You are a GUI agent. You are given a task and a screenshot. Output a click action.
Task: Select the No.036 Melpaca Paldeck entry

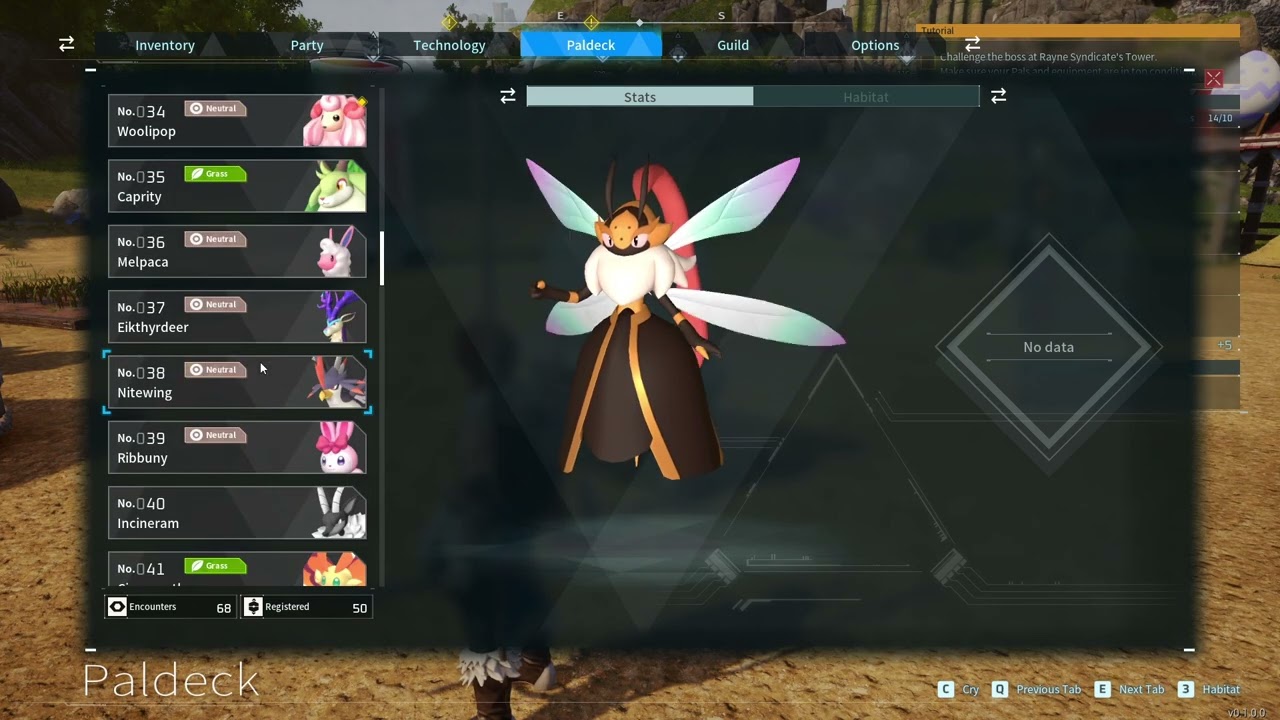pyautogui.click(x=237, y=251)
